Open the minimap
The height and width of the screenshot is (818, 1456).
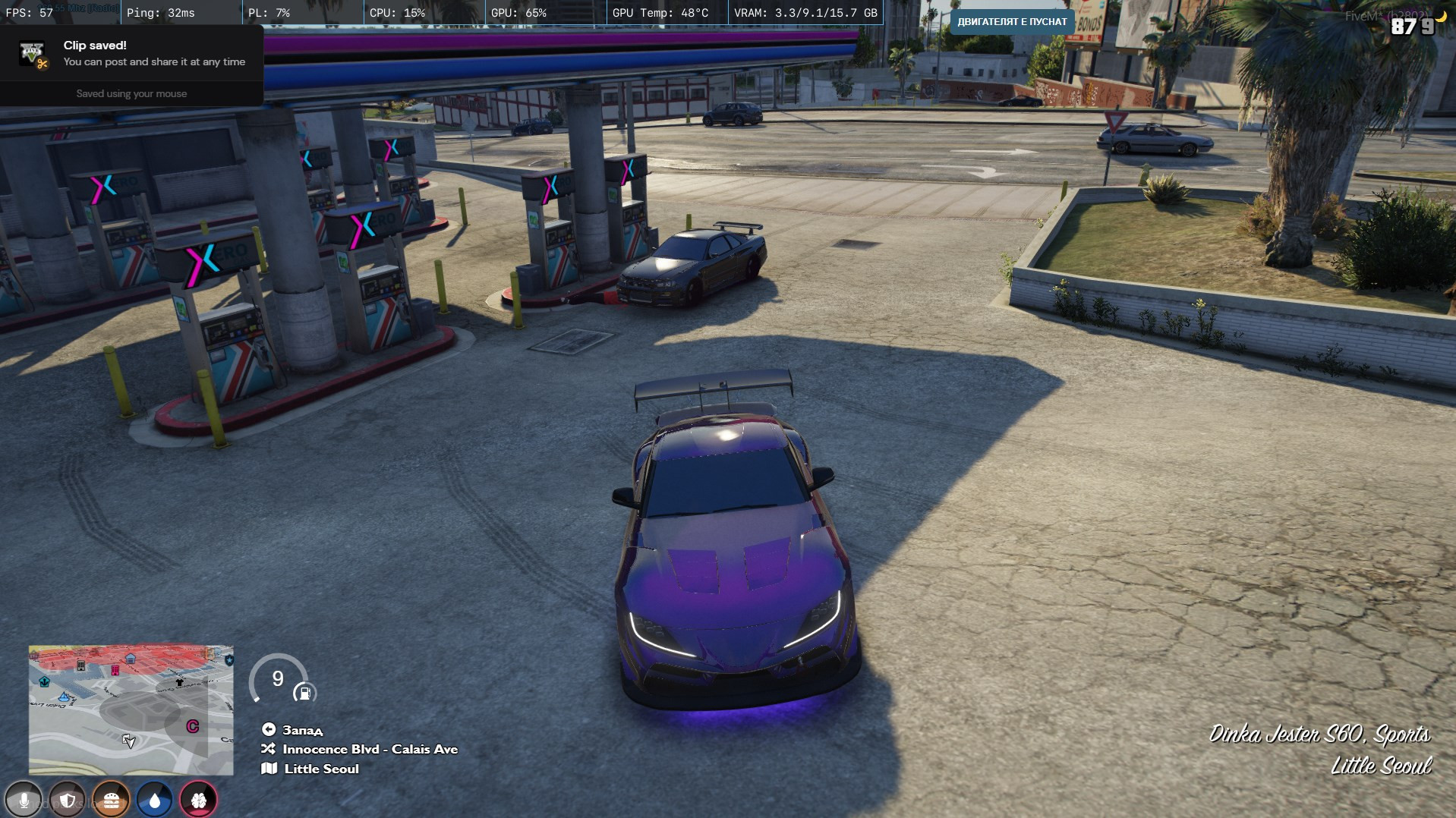coord(131,709)
